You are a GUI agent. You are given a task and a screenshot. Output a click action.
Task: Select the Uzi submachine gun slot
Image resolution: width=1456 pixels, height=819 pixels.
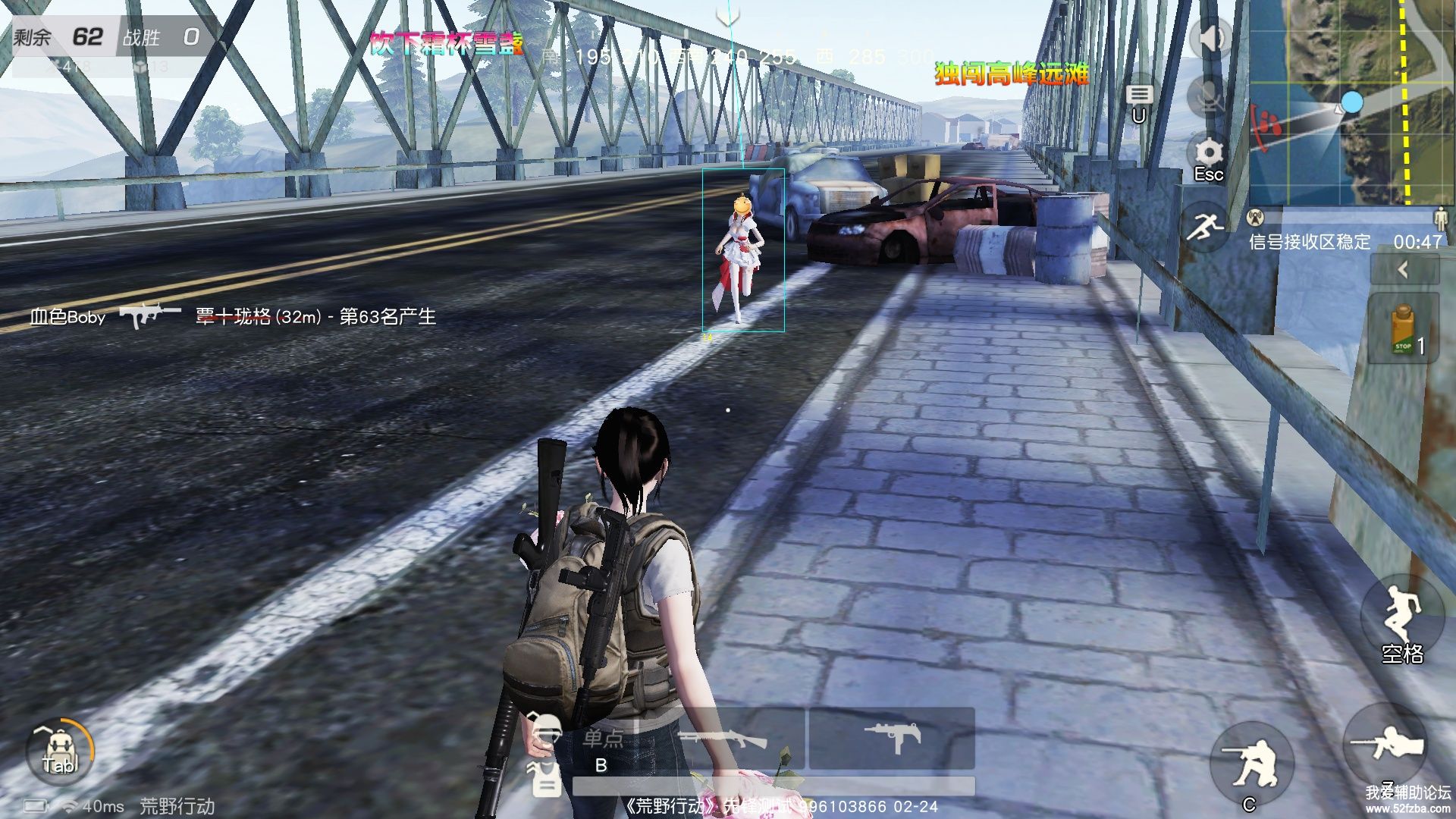[893, 737]
